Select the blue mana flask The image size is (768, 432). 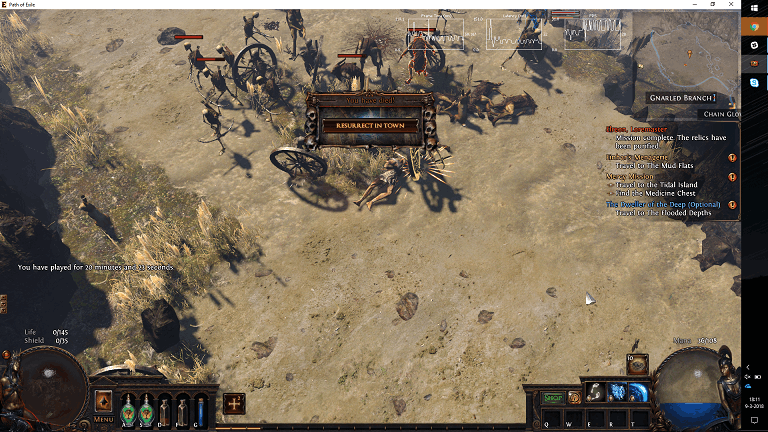(200, 408)
